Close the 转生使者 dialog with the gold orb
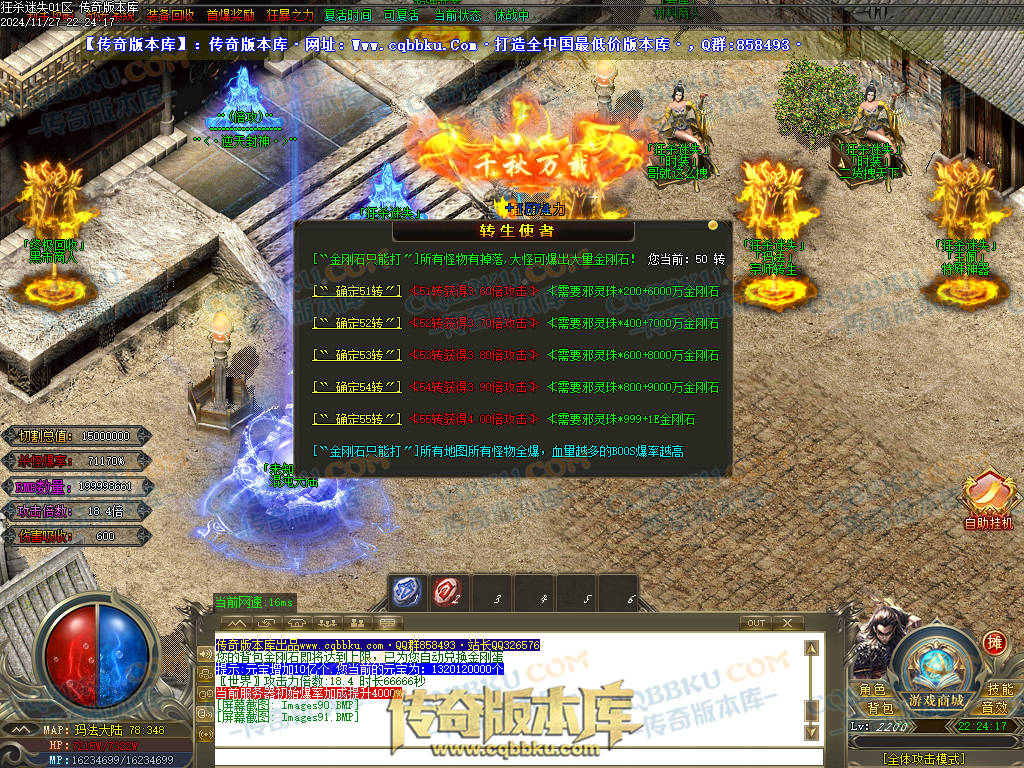 tap(713, 225)
